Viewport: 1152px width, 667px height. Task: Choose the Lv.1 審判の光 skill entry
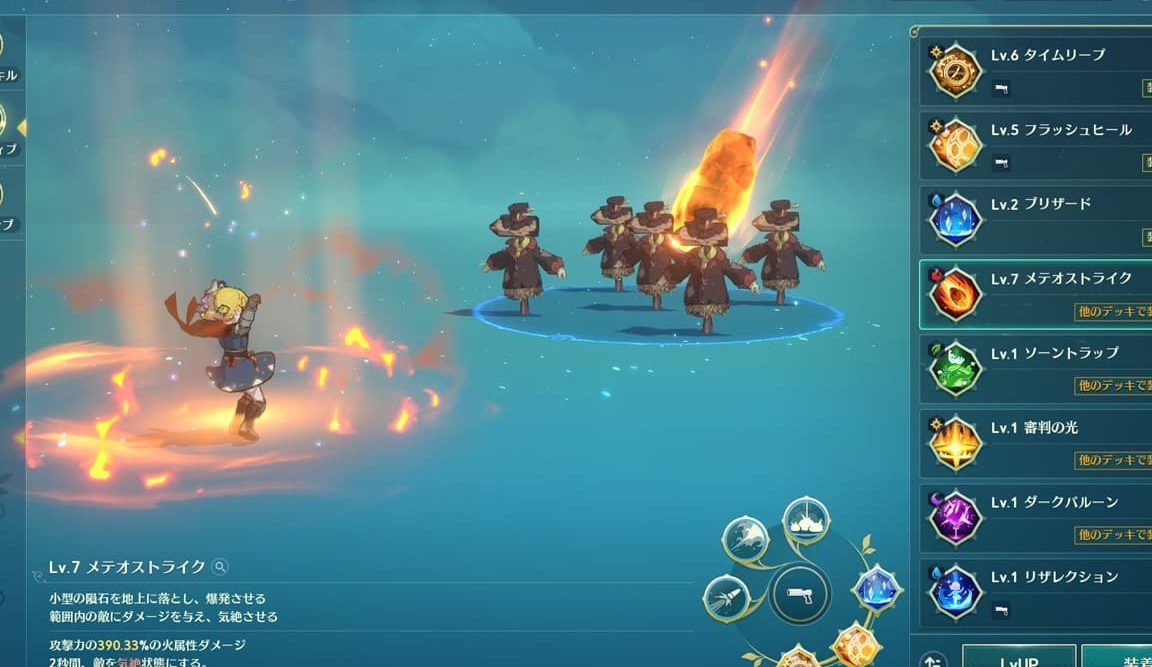1040,443
